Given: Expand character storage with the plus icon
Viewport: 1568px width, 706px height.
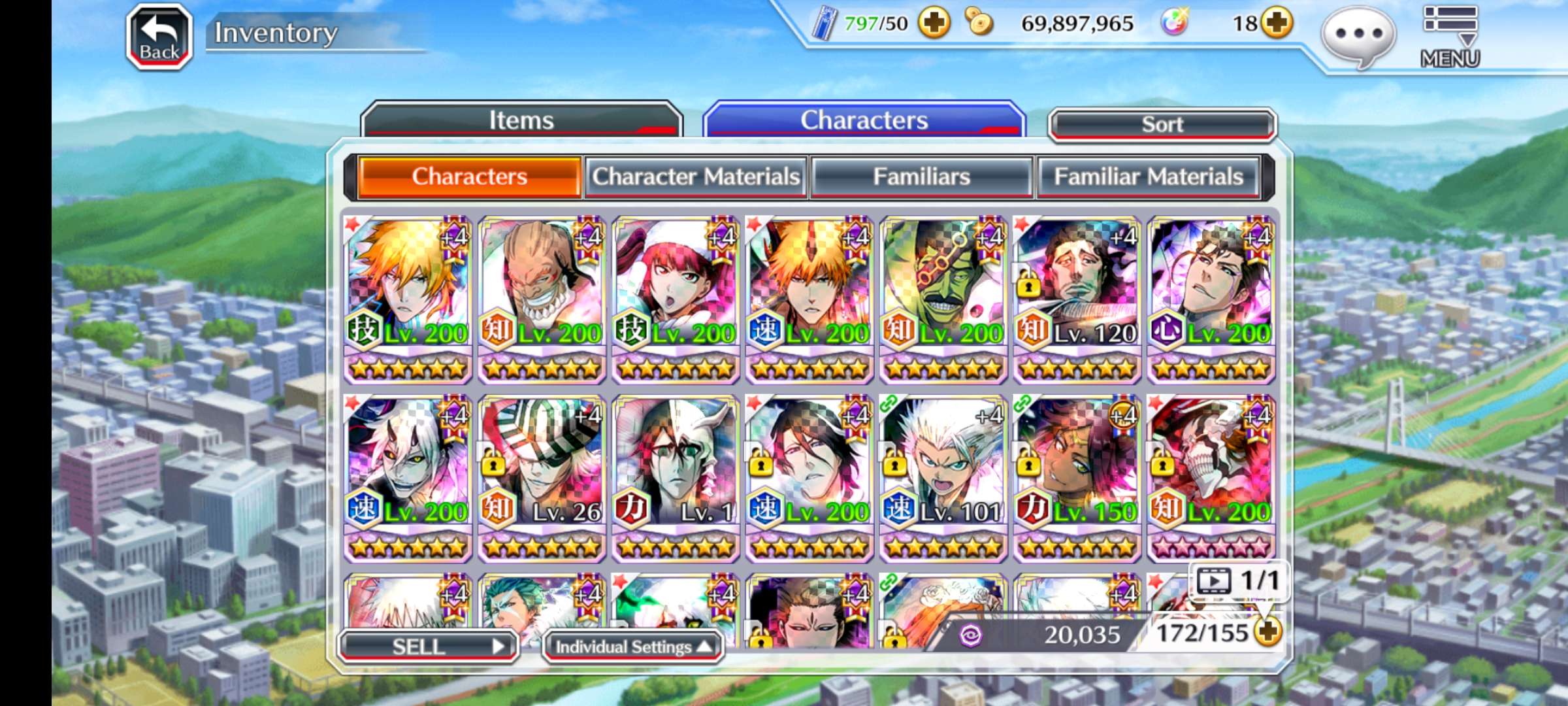Looking at the screenshot, I should [1267, 632].
